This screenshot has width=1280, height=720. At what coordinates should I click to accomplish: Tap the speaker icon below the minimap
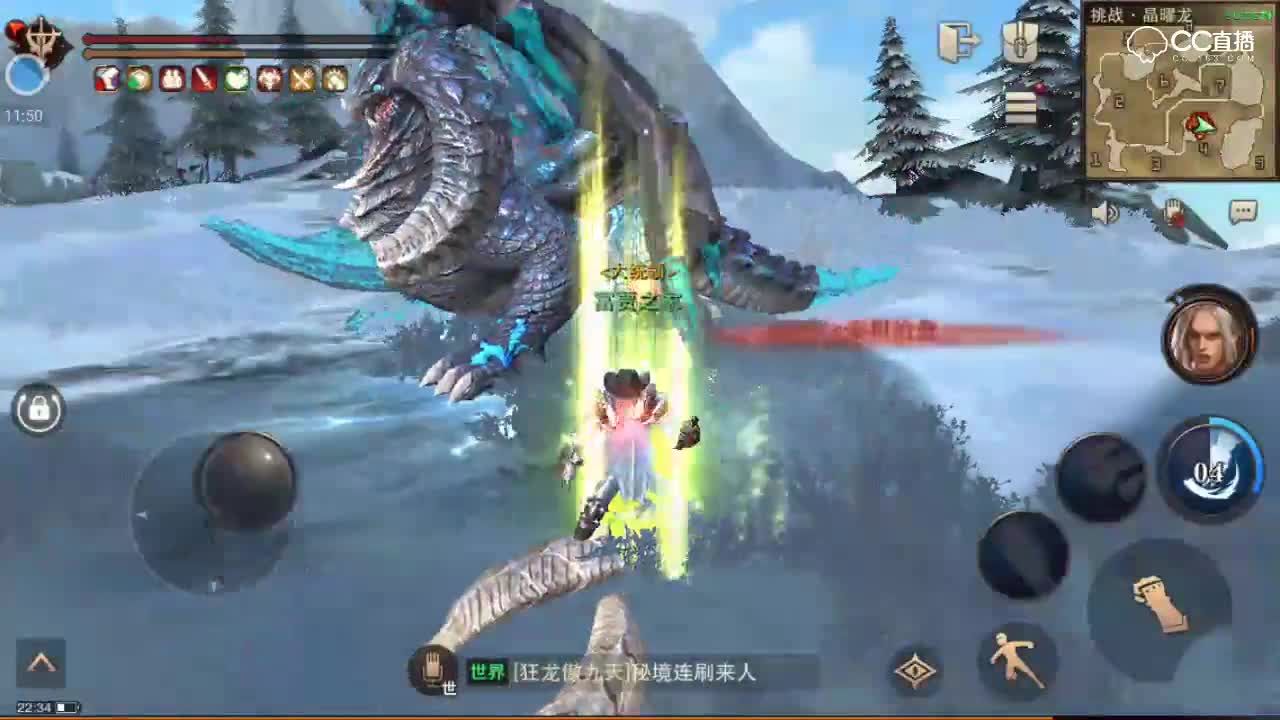coord(1105,213)
